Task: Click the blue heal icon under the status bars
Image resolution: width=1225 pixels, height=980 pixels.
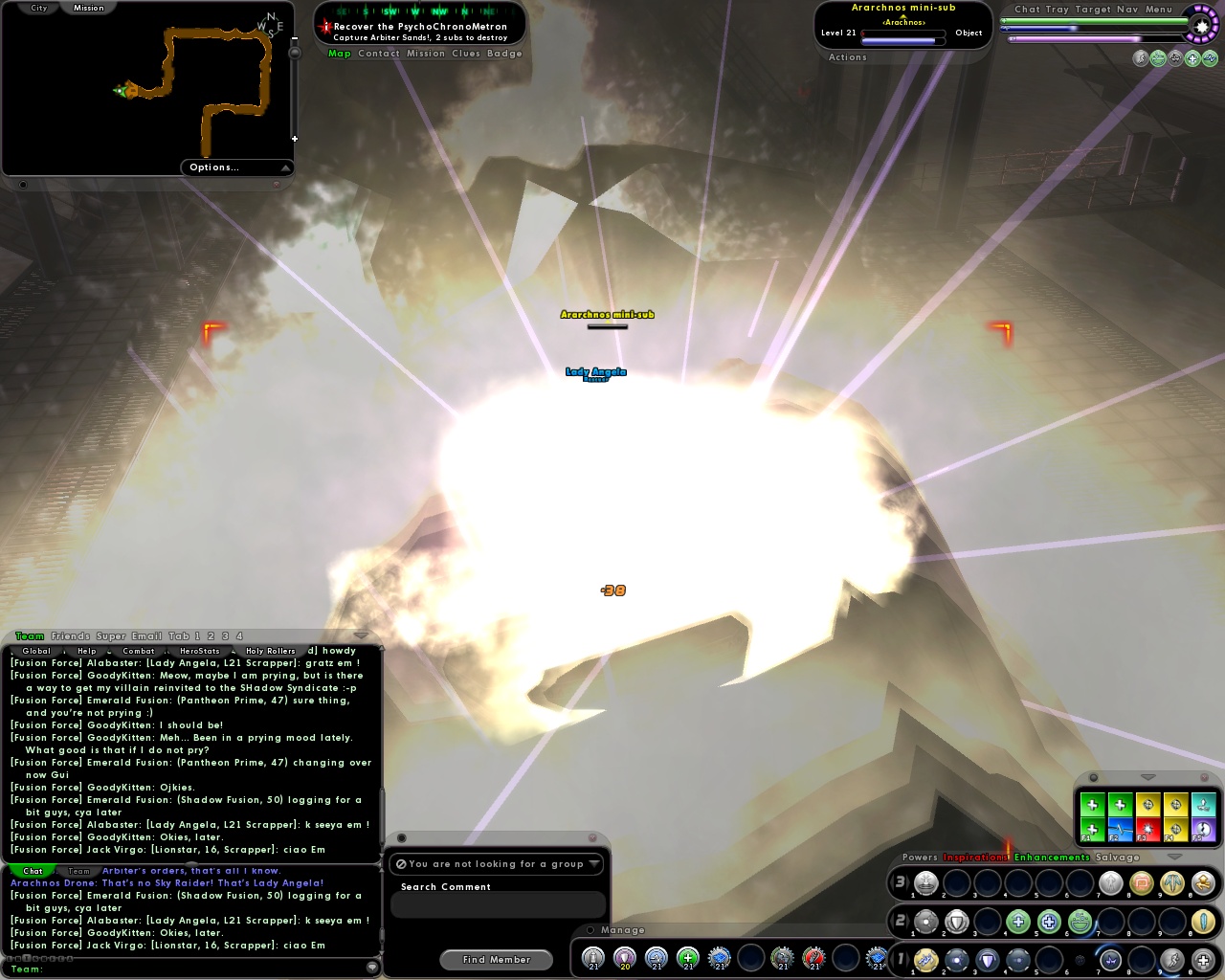Action: [x=1211, y=59]
